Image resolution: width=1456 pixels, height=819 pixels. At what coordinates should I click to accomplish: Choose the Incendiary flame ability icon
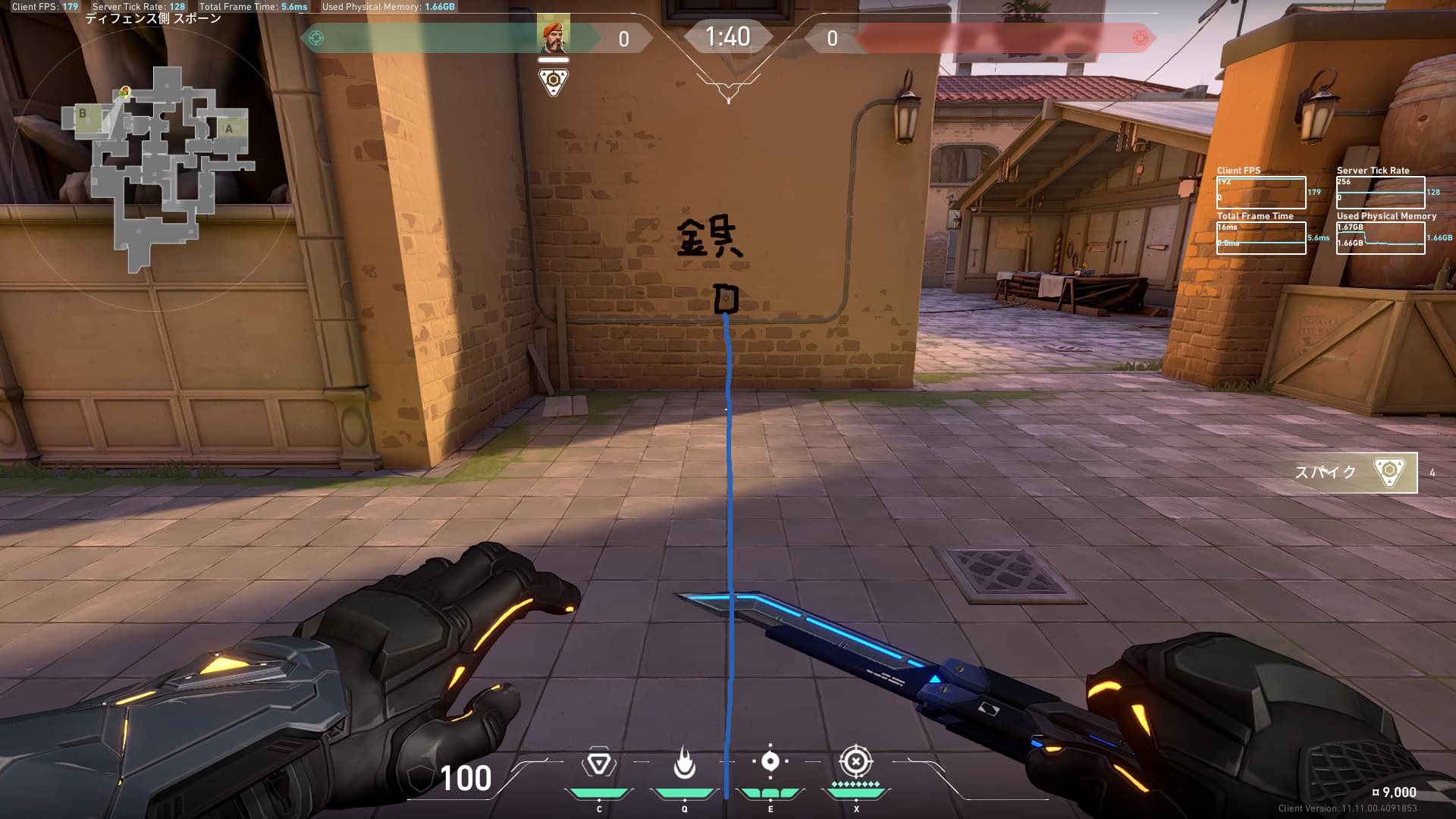pyautogui.click(x=684, y=763)
